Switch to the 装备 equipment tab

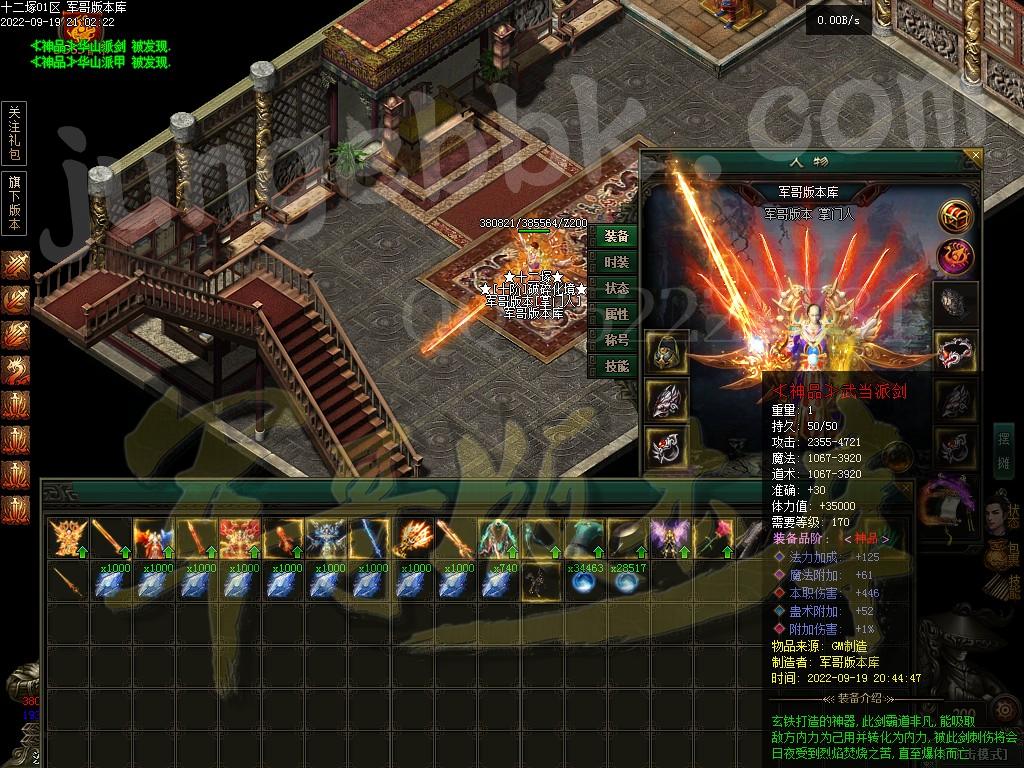(617, 236)
